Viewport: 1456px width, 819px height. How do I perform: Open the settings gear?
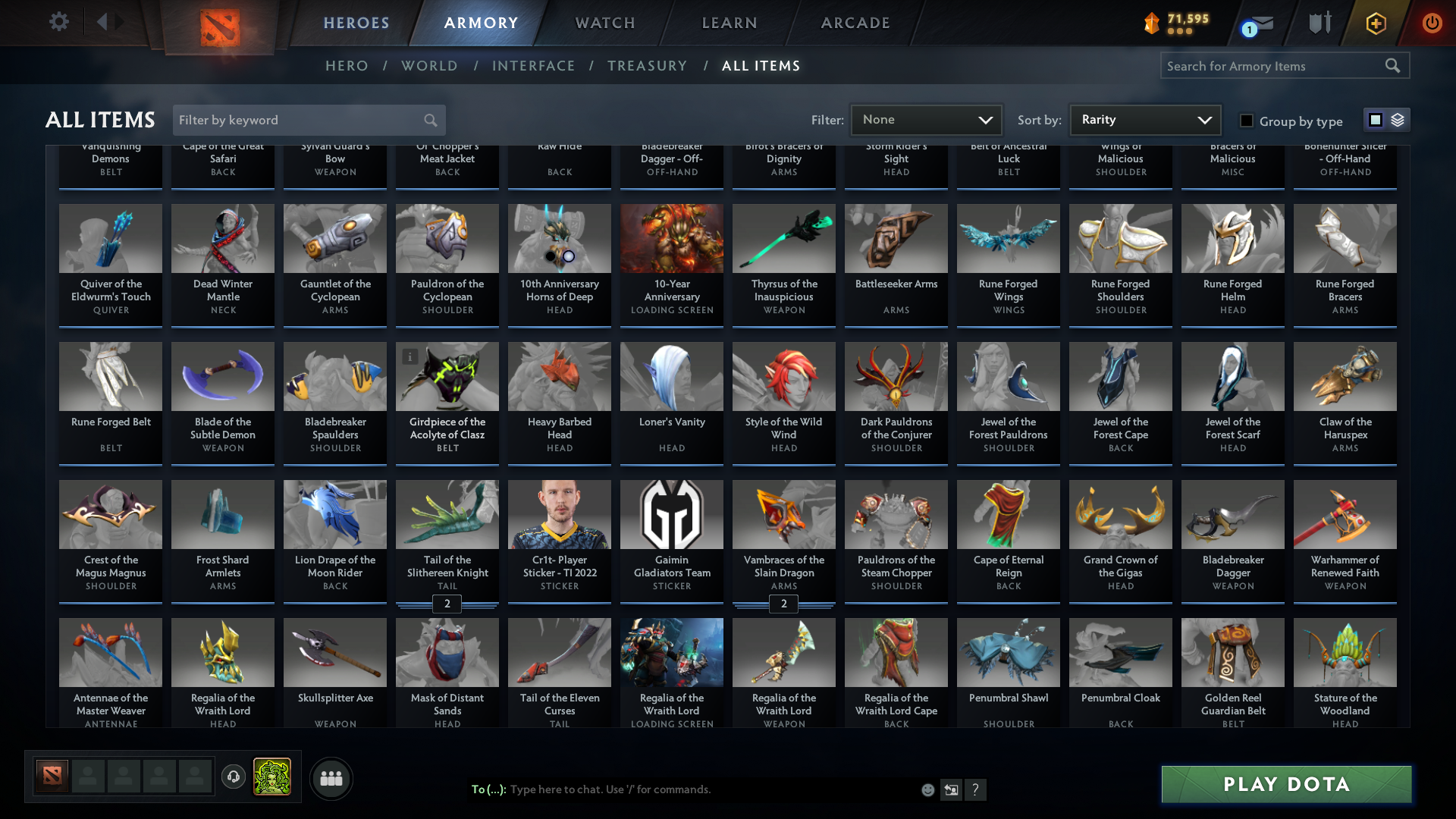58,22
